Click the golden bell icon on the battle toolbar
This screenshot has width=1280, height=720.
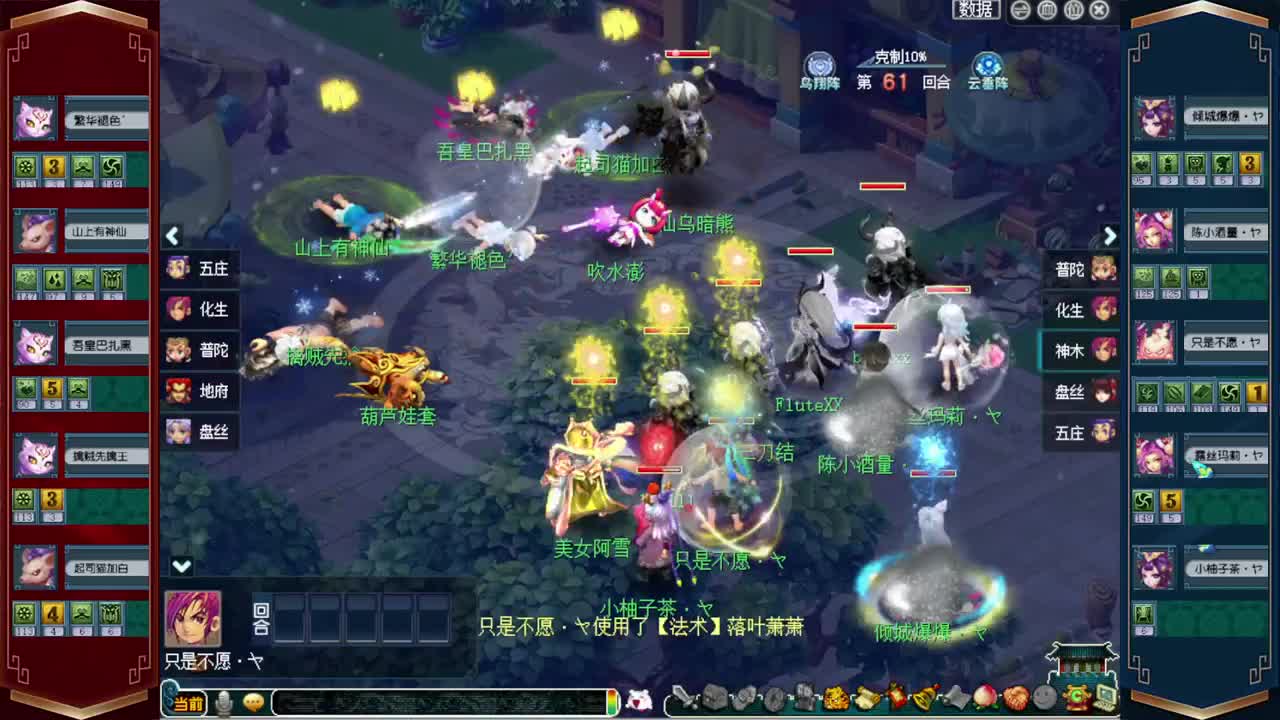click(x=925, y=698)
